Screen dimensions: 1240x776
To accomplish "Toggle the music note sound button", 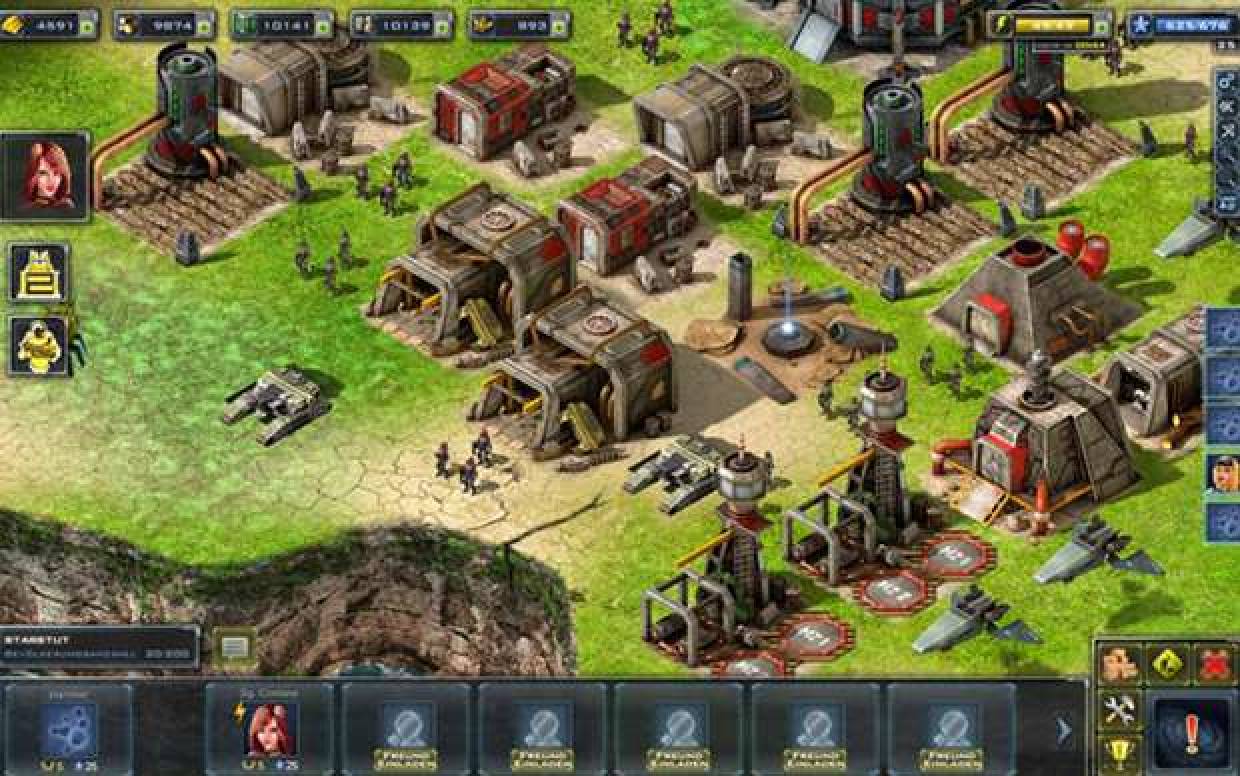I will coord(1228,204).
